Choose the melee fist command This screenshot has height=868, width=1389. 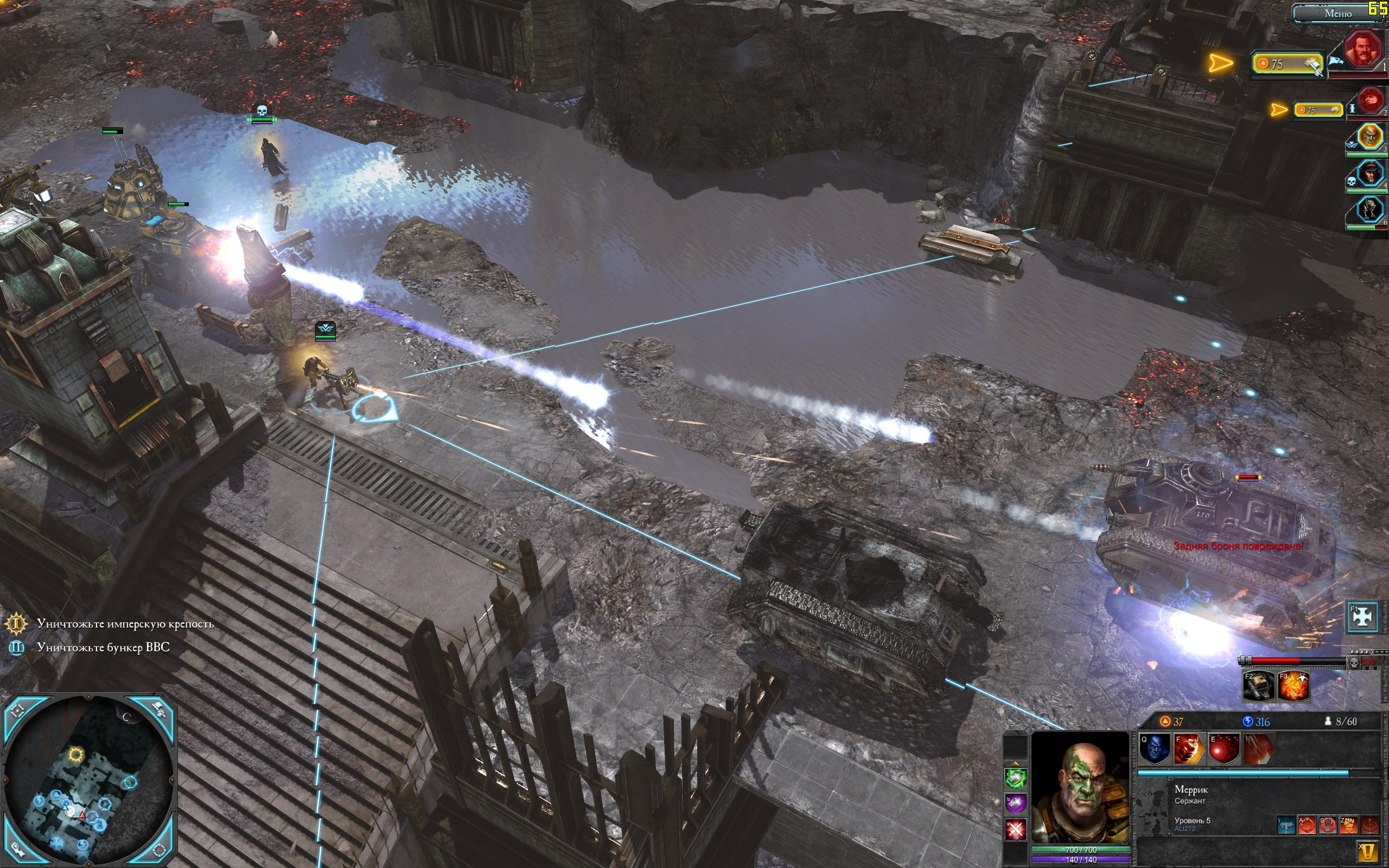(x=1348, y=826)
